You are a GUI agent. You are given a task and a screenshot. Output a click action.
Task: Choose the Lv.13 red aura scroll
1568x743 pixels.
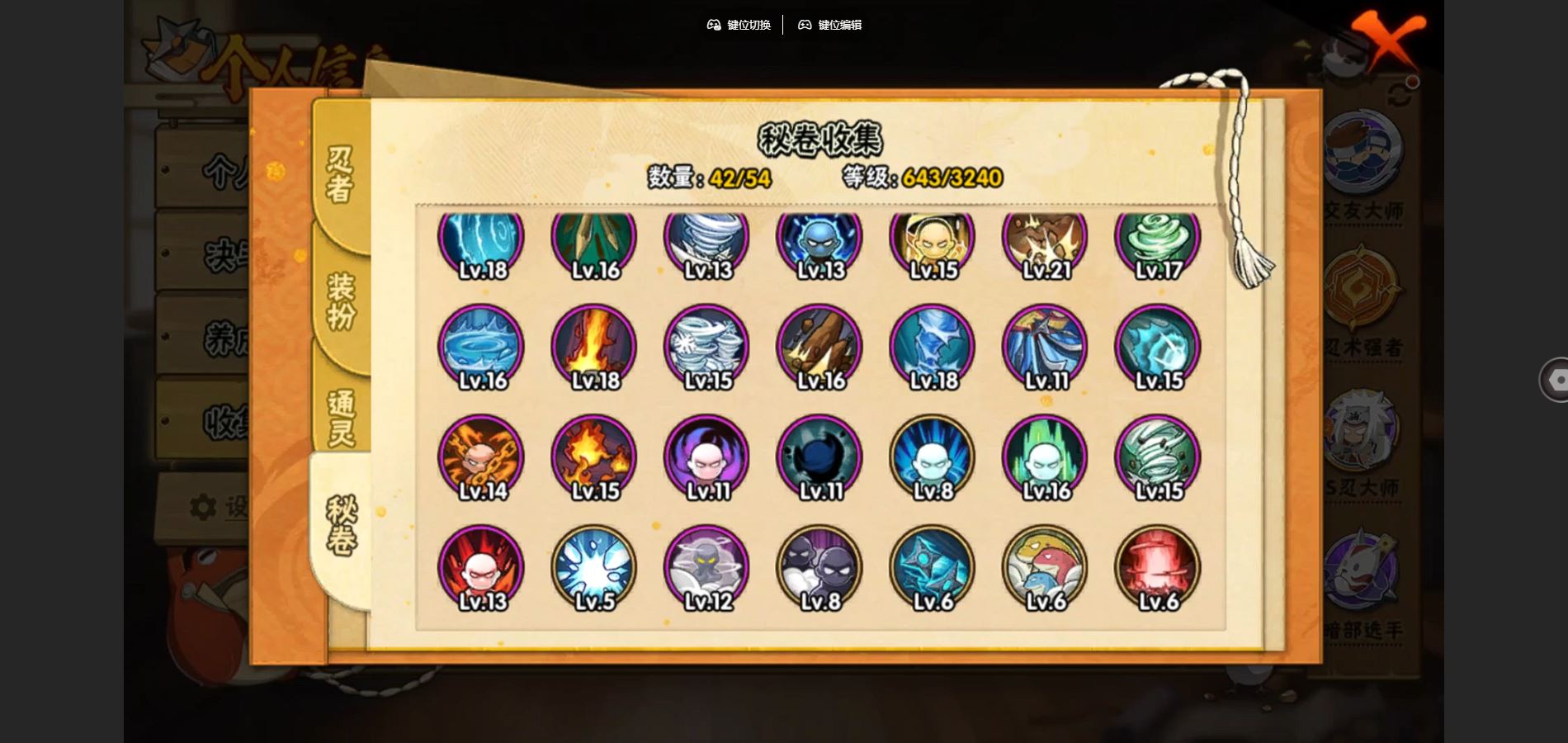(481, 568)
